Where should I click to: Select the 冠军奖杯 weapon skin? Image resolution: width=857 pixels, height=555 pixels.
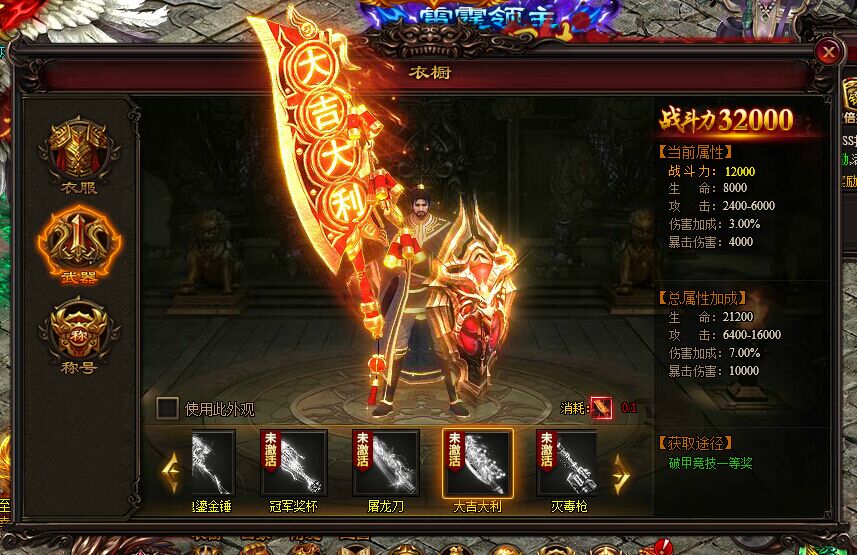click(x=293, y=462)
